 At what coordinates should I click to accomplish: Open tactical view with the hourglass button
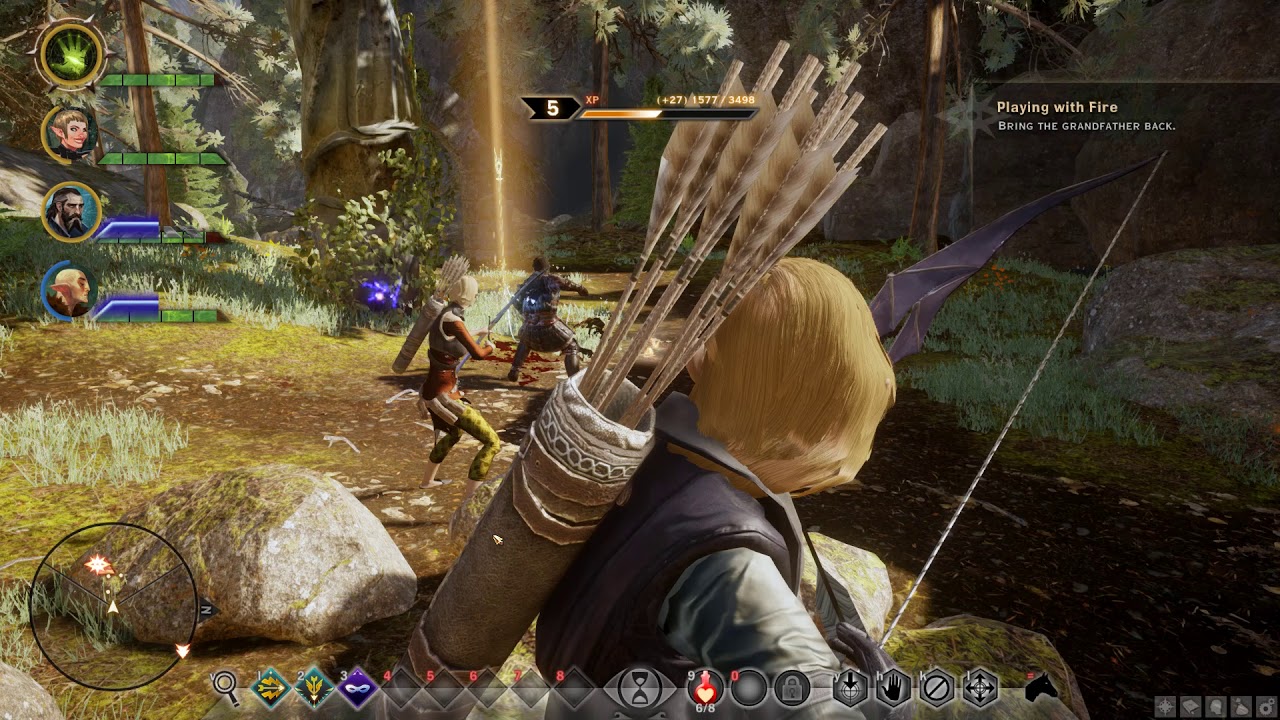pos(638,688)
